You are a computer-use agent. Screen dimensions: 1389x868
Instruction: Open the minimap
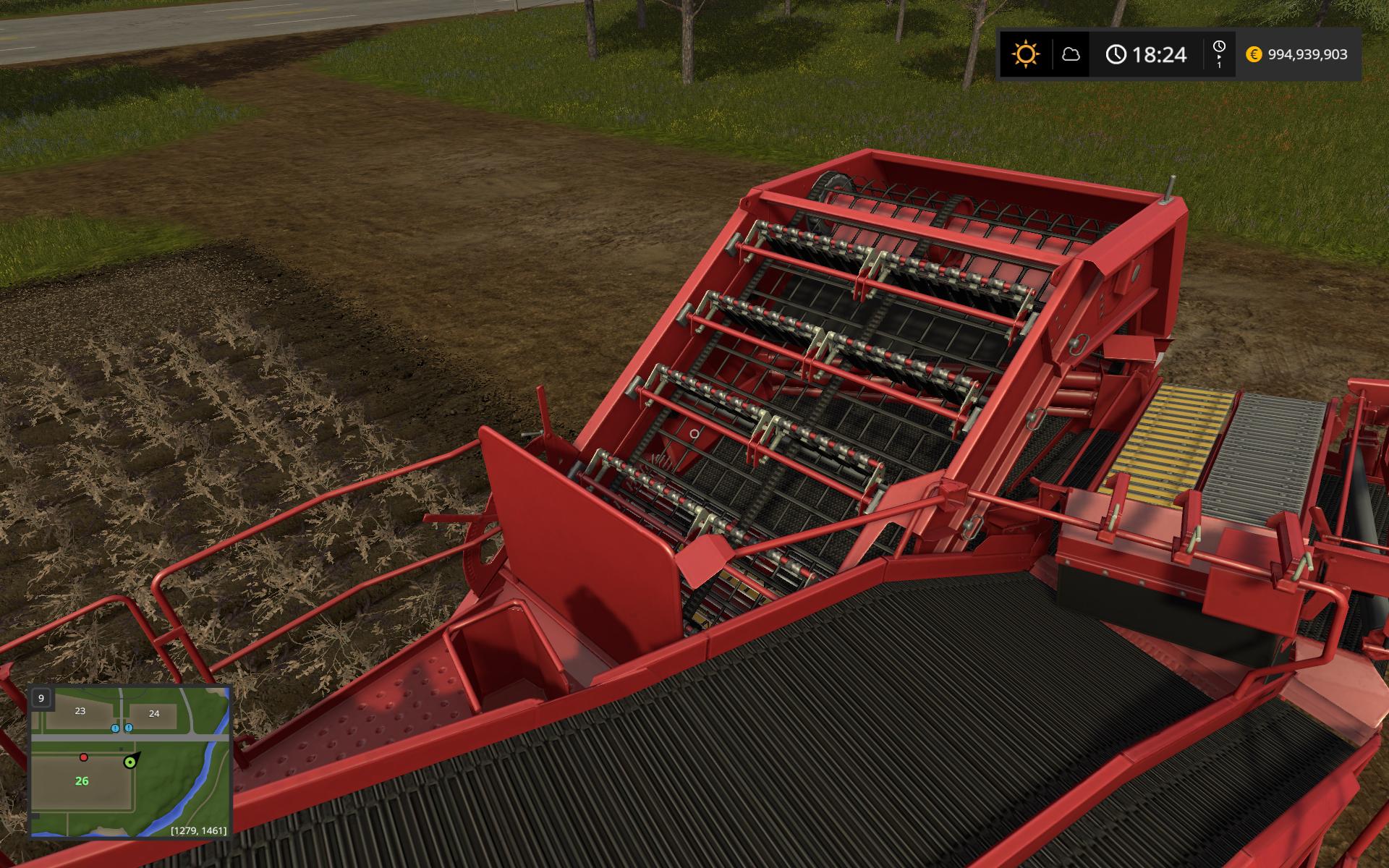tap(130, 761)
